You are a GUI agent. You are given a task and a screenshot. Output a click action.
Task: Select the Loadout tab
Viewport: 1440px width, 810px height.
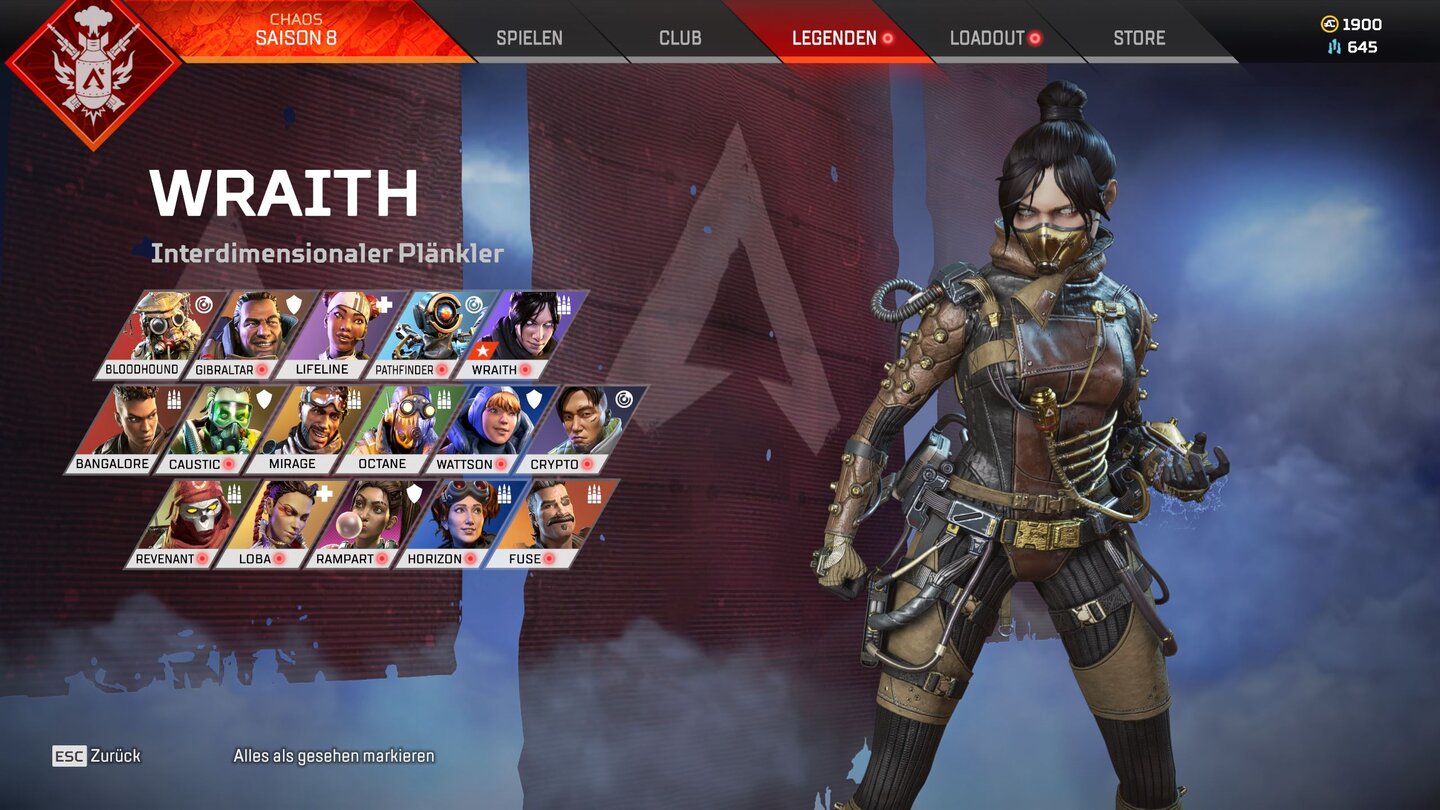(x=988, y=38)
